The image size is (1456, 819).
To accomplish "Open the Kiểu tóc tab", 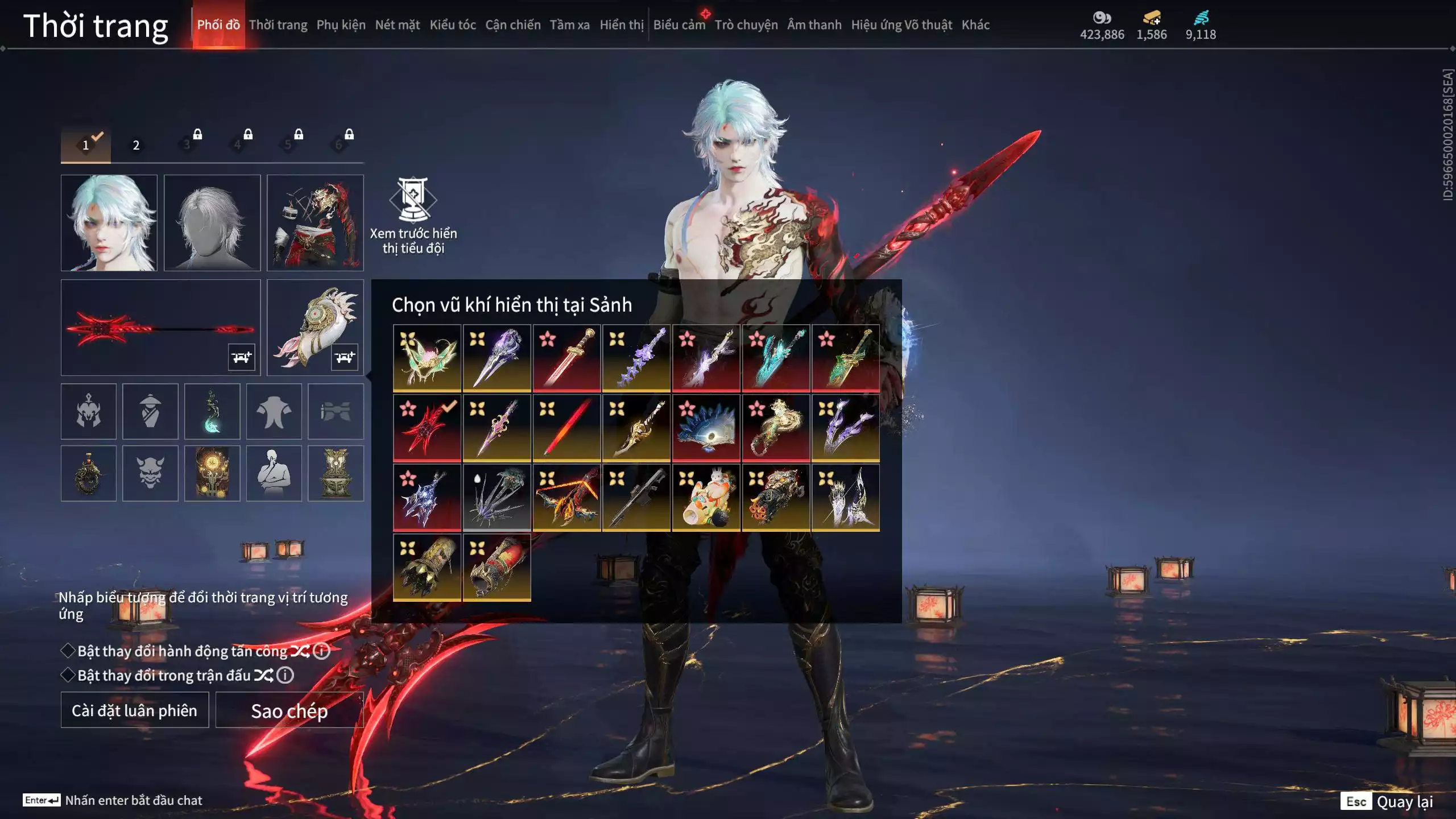I will (x=452, y=25).
